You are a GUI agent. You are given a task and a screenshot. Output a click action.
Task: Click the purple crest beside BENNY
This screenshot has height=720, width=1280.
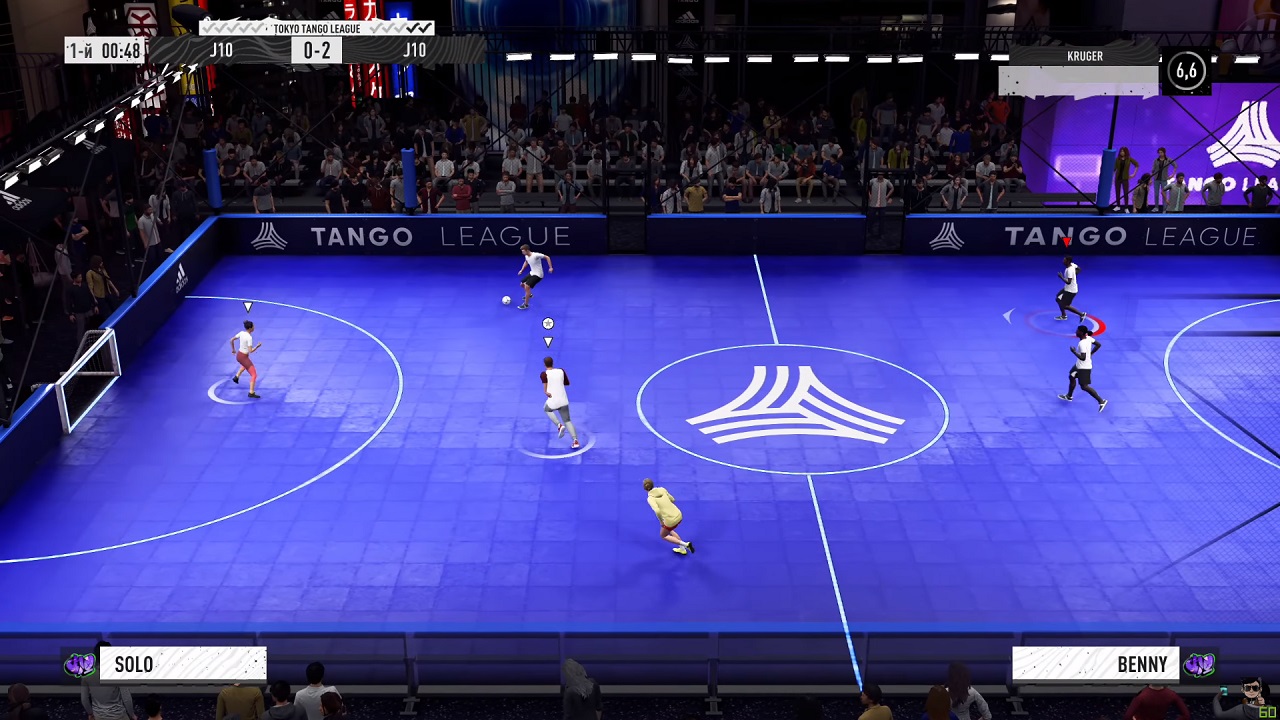click(1198, 665)
